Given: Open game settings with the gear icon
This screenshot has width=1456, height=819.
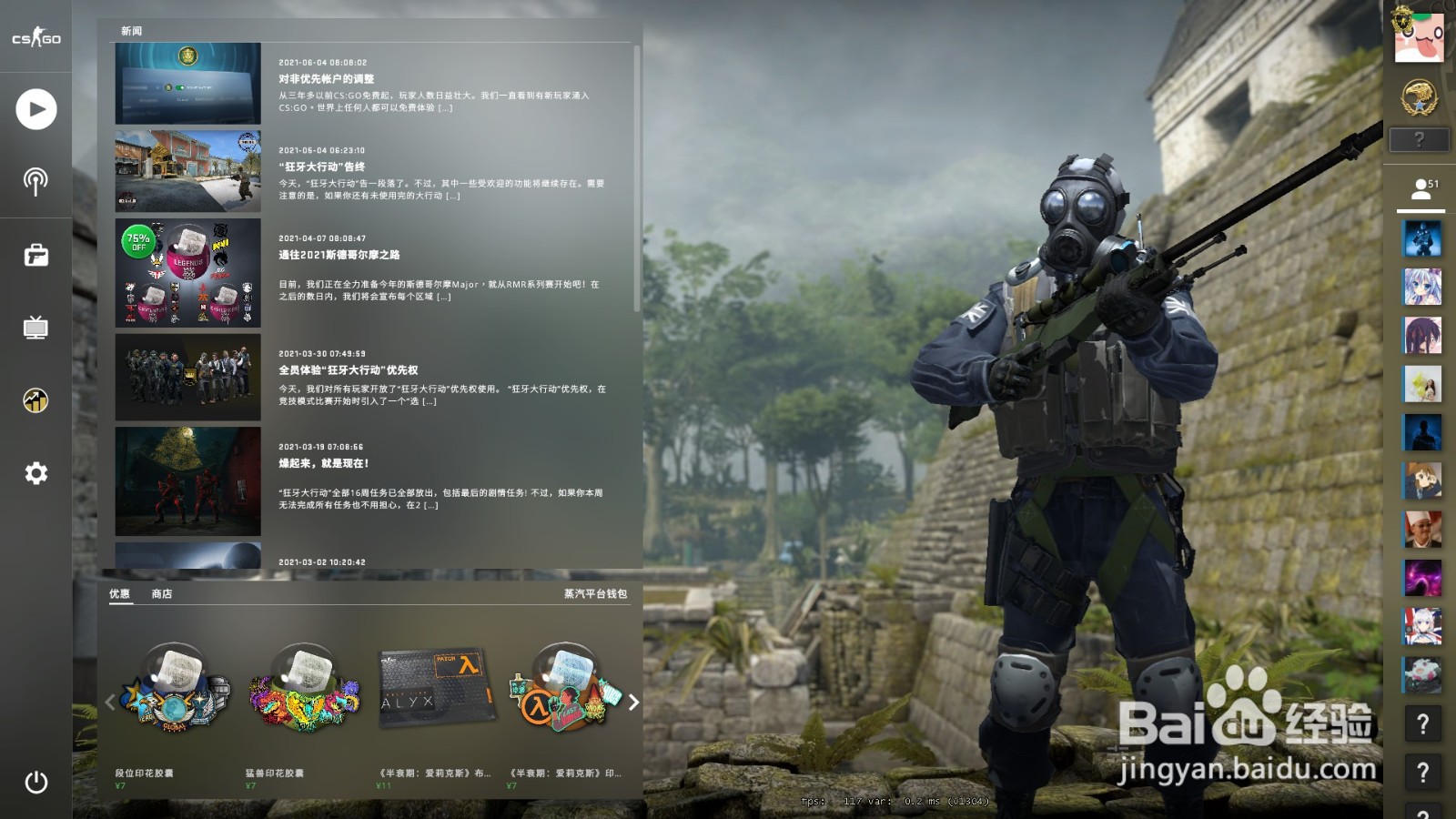Looking at the screenshot, I should click(x=35, y=472).
